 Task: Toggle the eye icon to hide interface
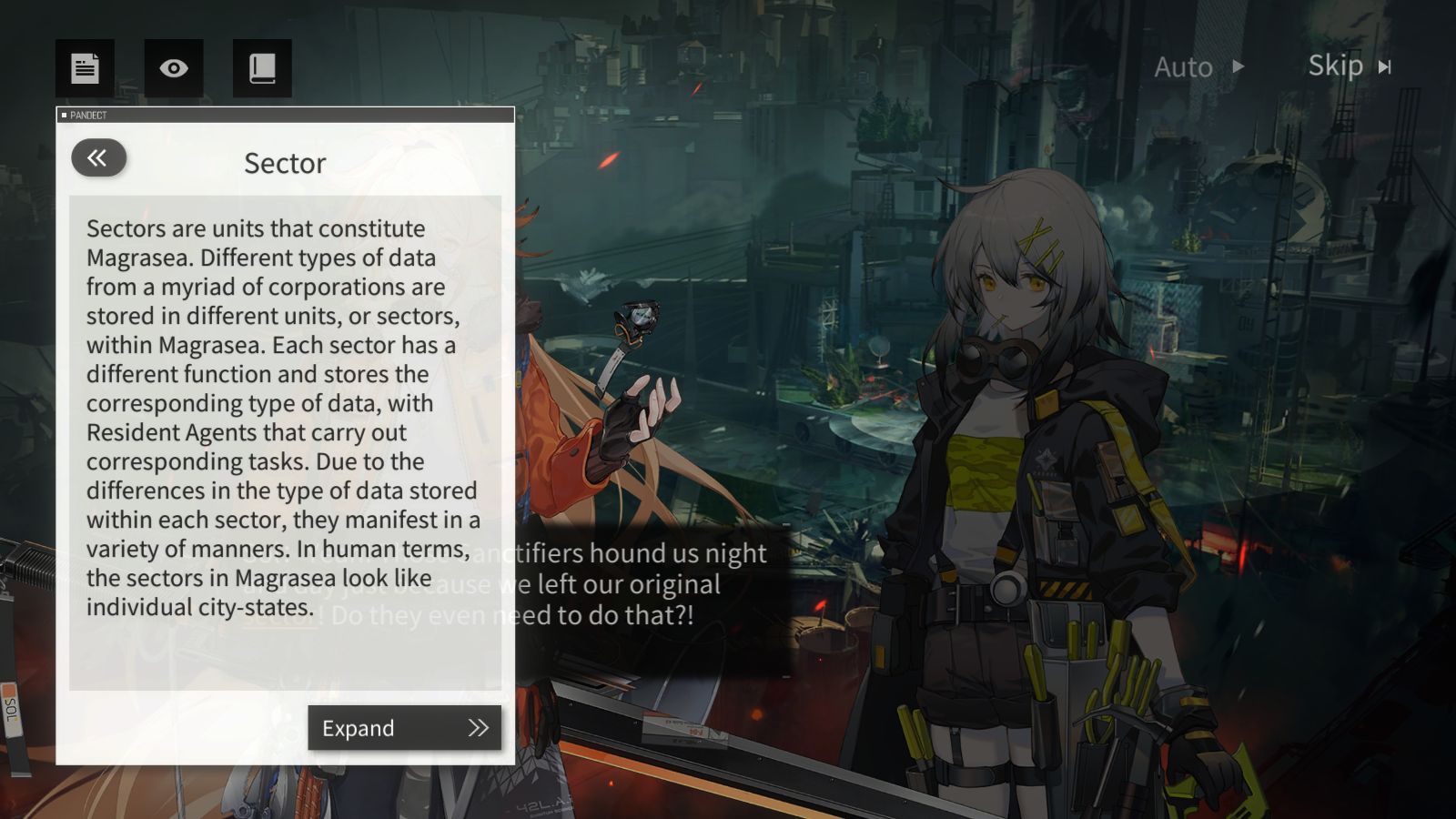click(174, 68)
